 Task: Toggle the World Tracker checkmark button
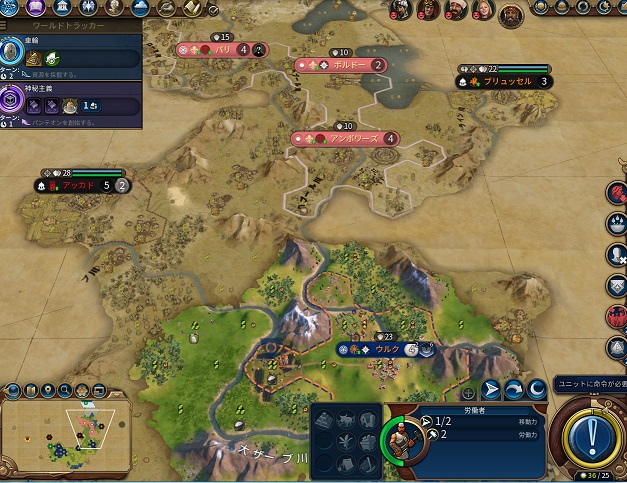pos(213,9)
